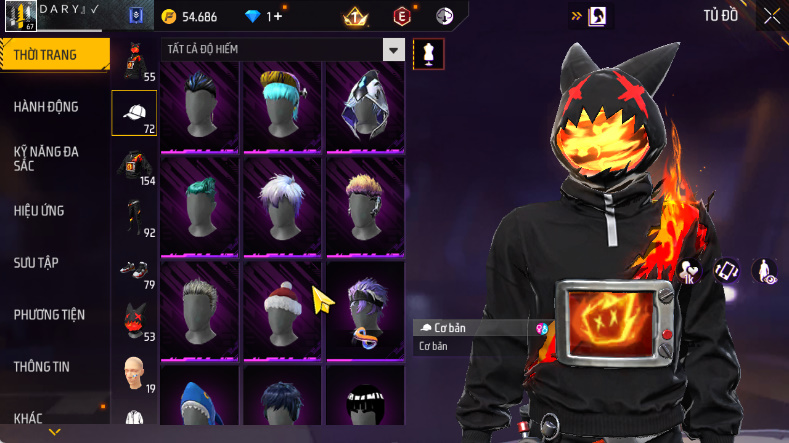
Task: Go to the Sưu Tập collection
Action: pos(36,262)
